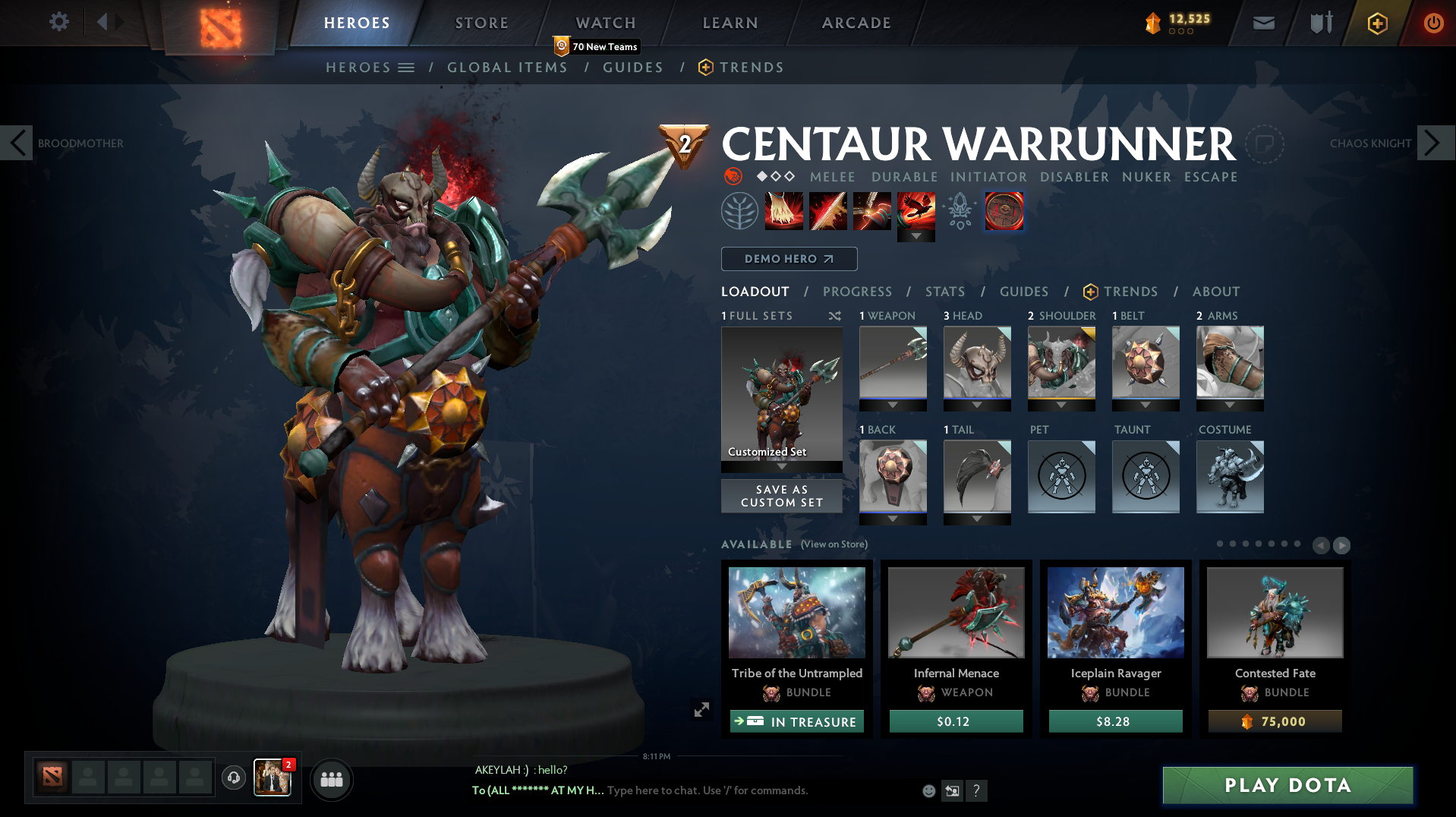This screenshot has height=817, width=1456.
Task: Expand the Weapon slot item options
Action: [x=892, y=405]
